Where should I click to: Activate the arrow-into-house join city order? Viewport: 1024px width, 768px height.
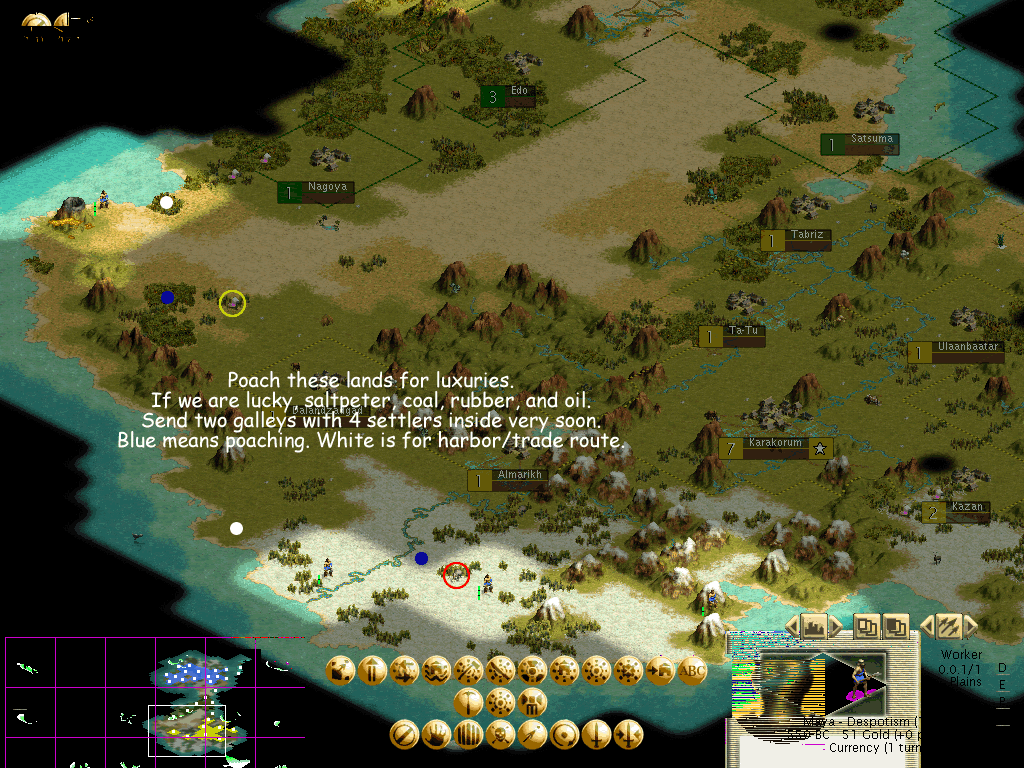pyautogui.click(x=660, y=671)
